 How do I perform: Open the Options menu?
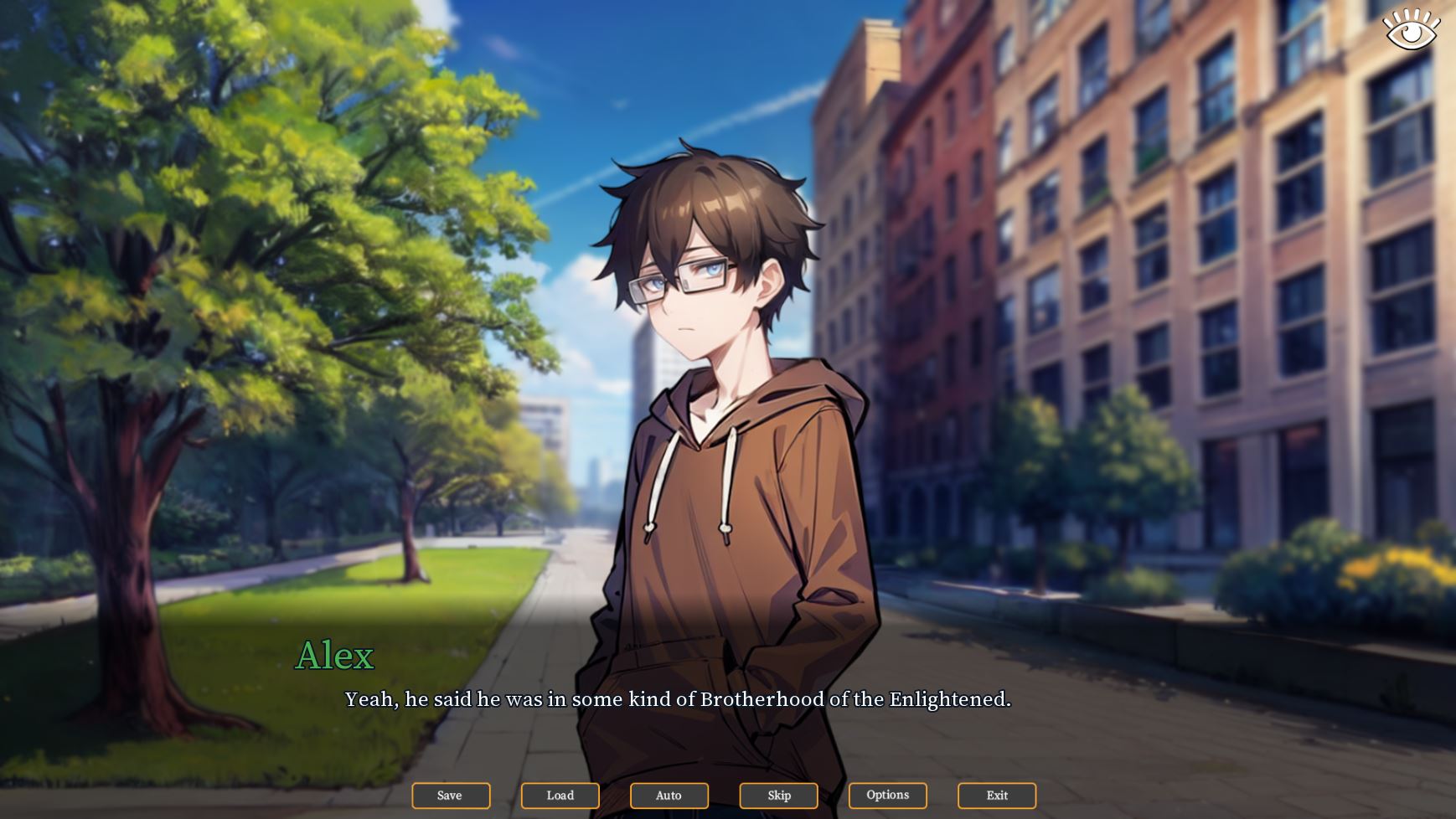click(x=887, y=796)
